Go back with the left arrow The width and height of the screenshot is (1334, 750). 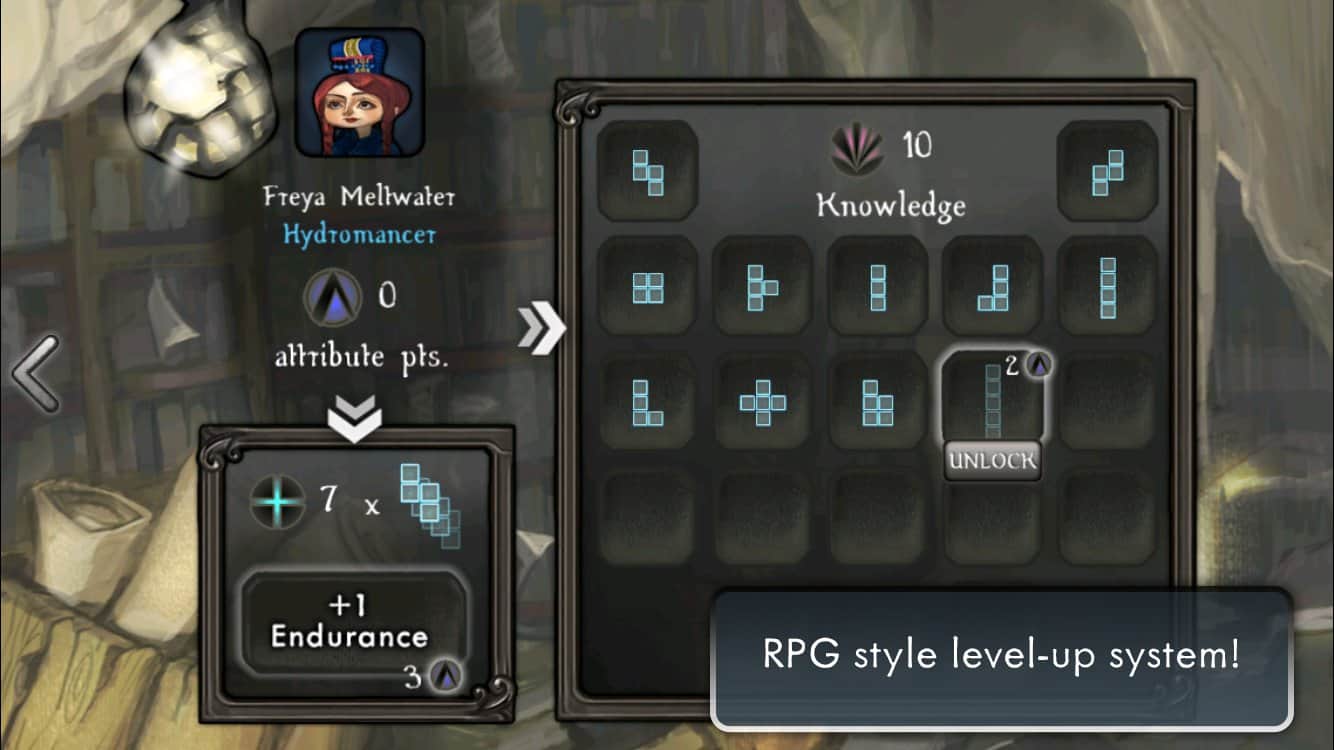click(35, 373)
